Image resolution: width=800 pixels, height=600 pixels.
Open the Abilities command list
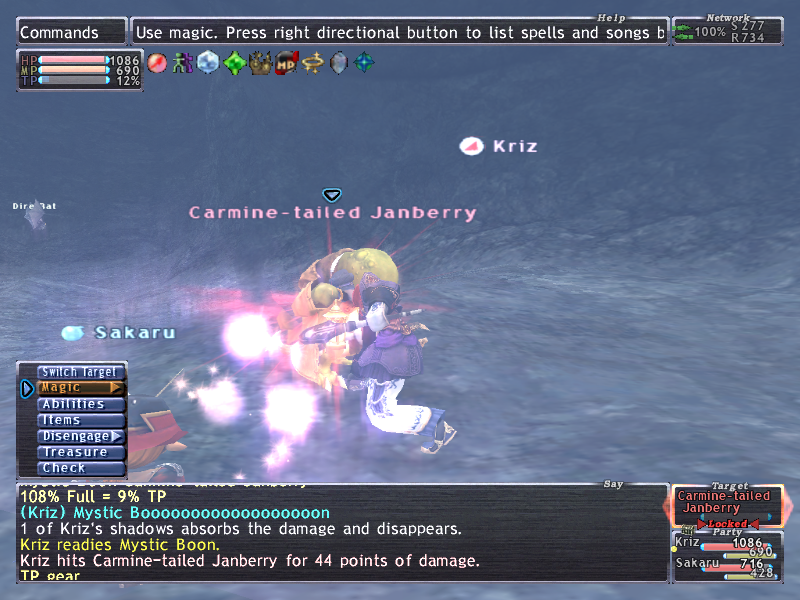coord(80,404)
